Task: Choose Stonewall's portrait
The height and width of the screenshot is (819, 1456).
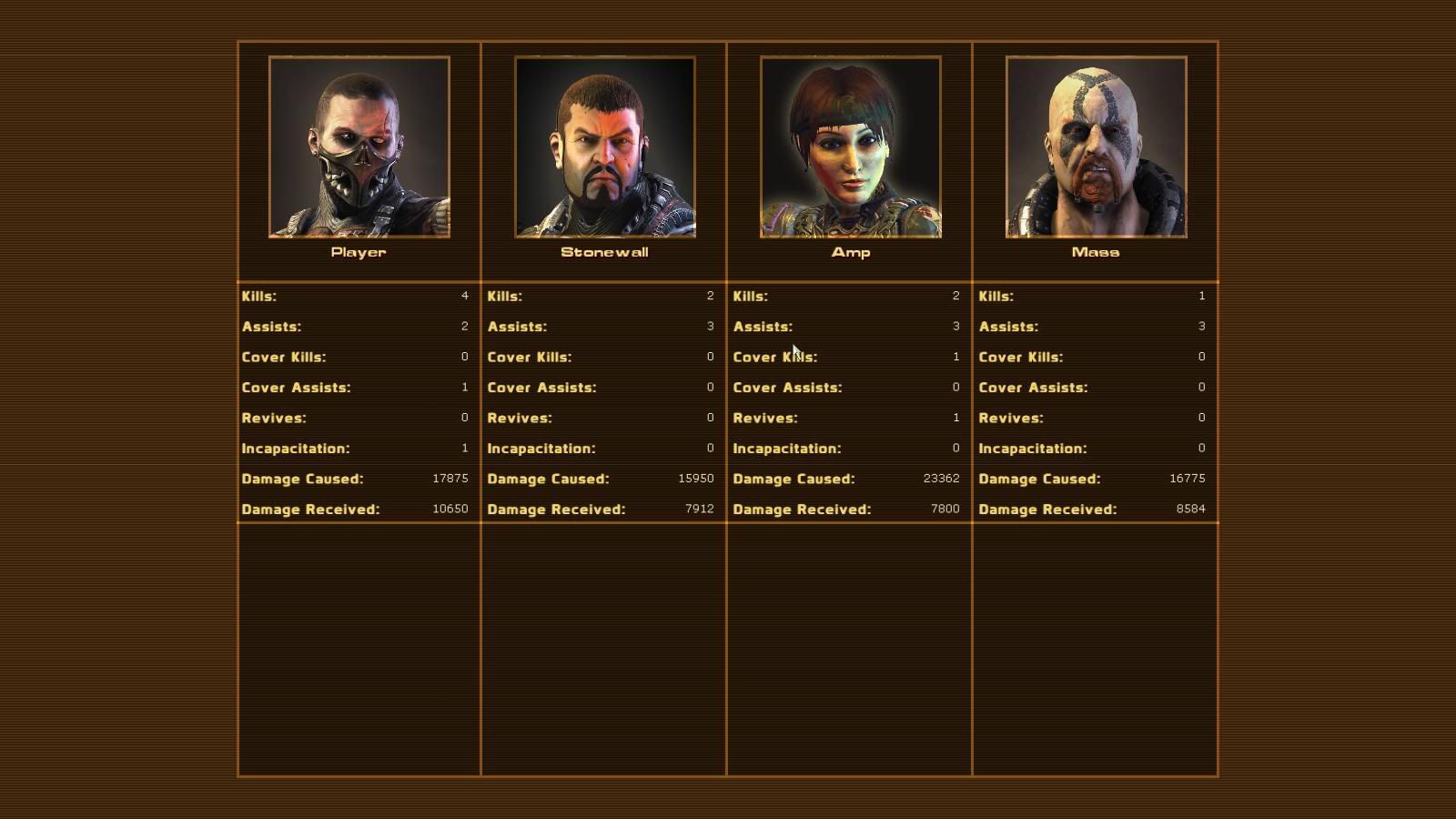Action: click(605, 147)
